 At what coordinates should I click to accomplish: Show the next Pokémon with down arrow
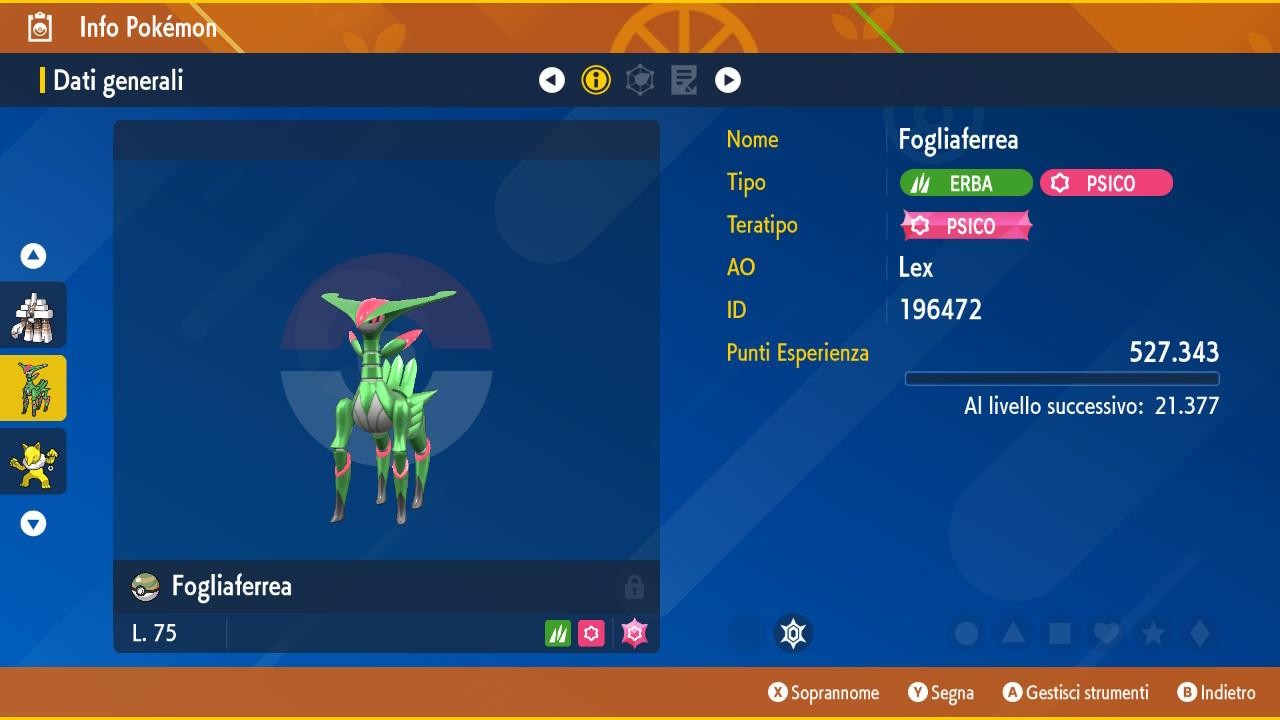coord(34,523)
